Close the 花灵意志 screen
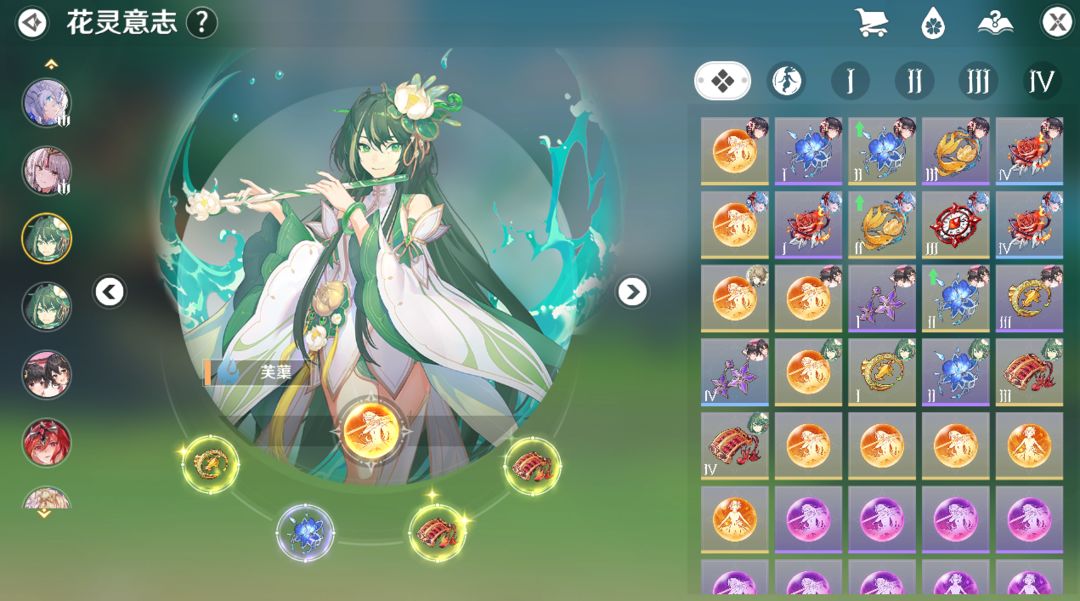 [x=1057, y=22]
